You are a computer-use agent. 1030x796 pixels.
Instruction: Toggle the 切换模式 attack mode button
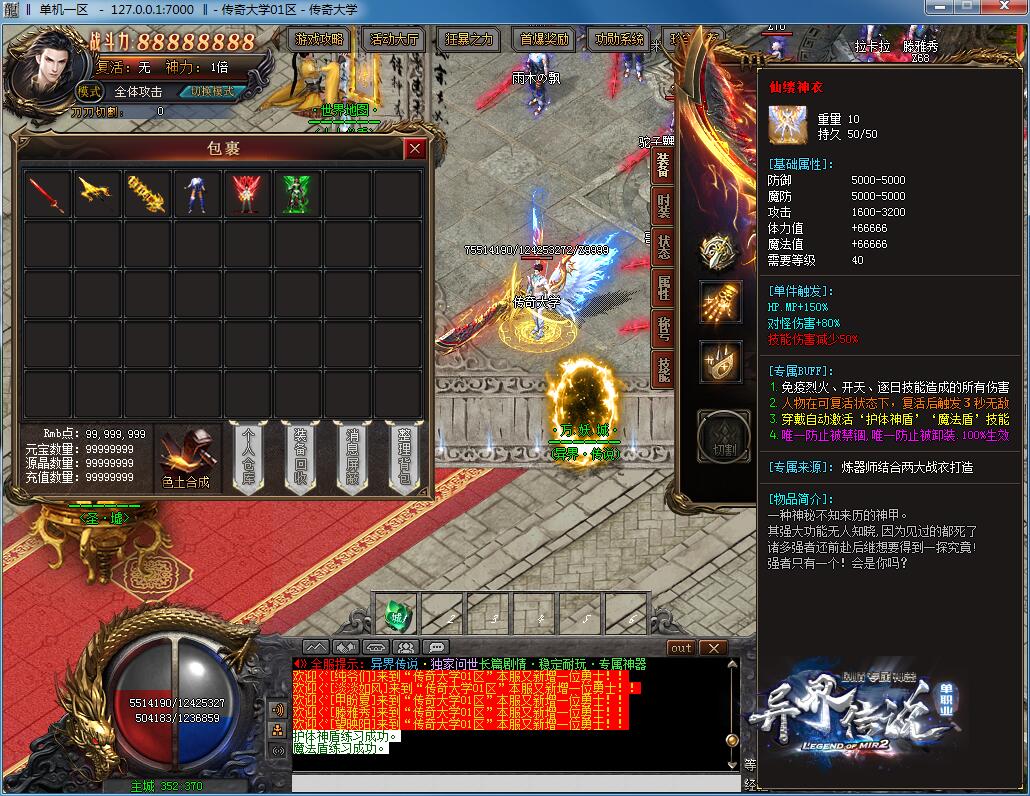pos(212,91)
